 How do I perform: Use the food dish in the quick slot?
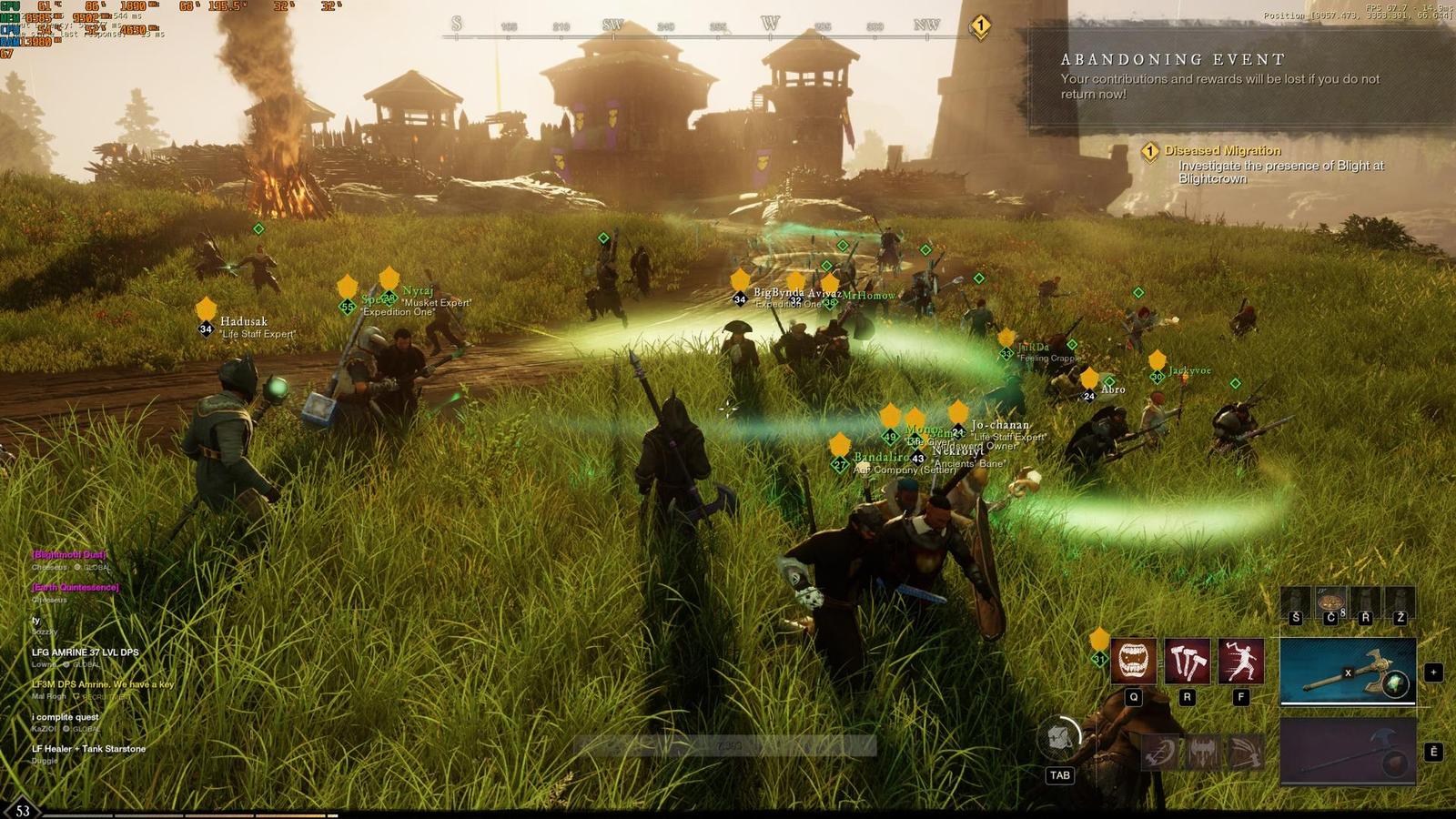[1331, 603]
